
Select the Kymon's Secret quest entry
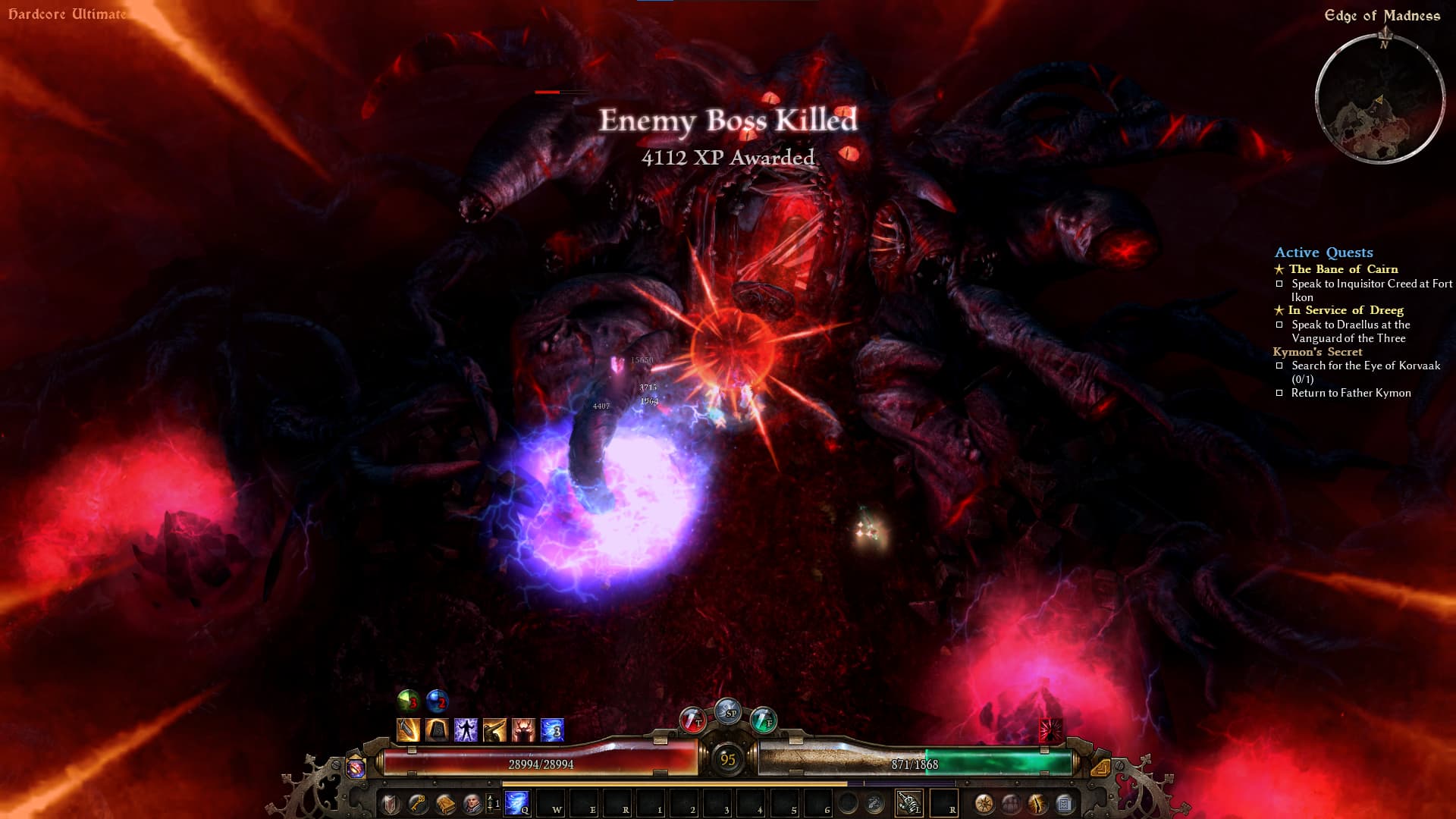(x=1317, y=352)
